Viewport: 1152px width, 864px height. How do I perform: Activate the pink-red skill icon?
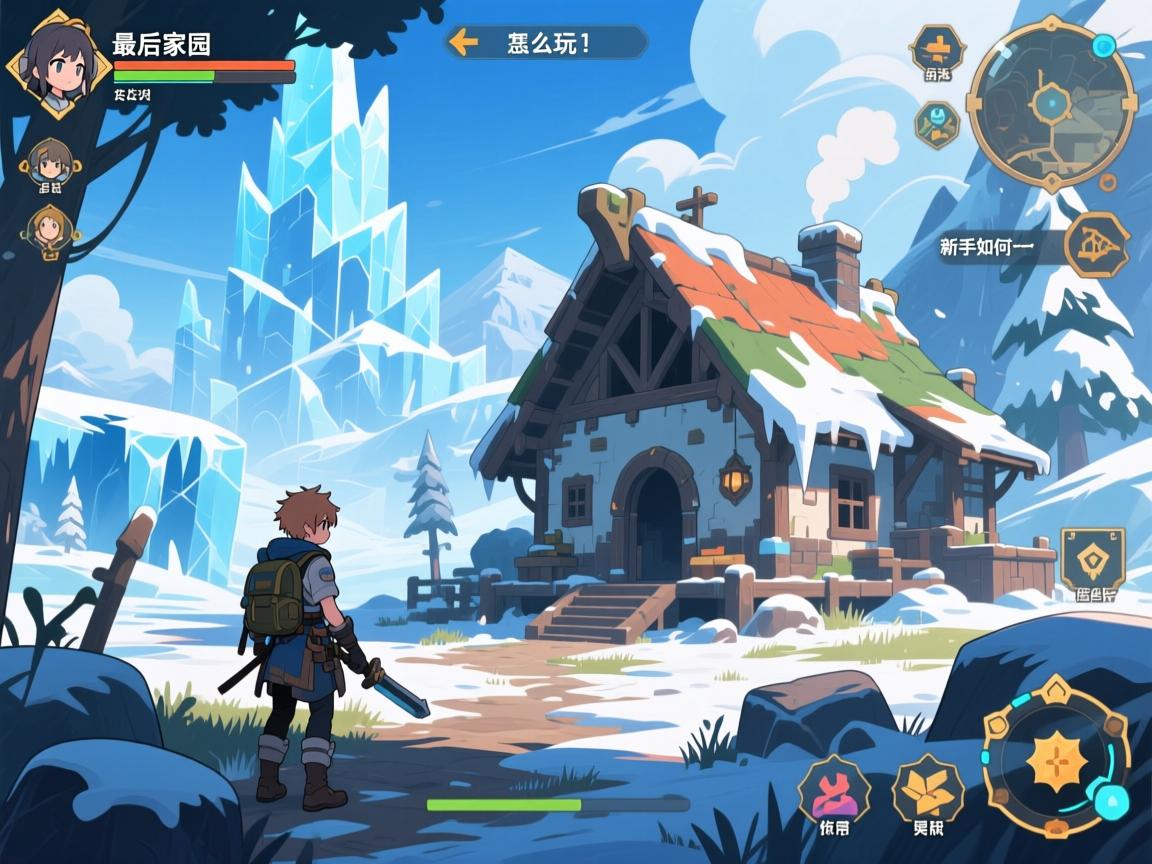point(834,789)
